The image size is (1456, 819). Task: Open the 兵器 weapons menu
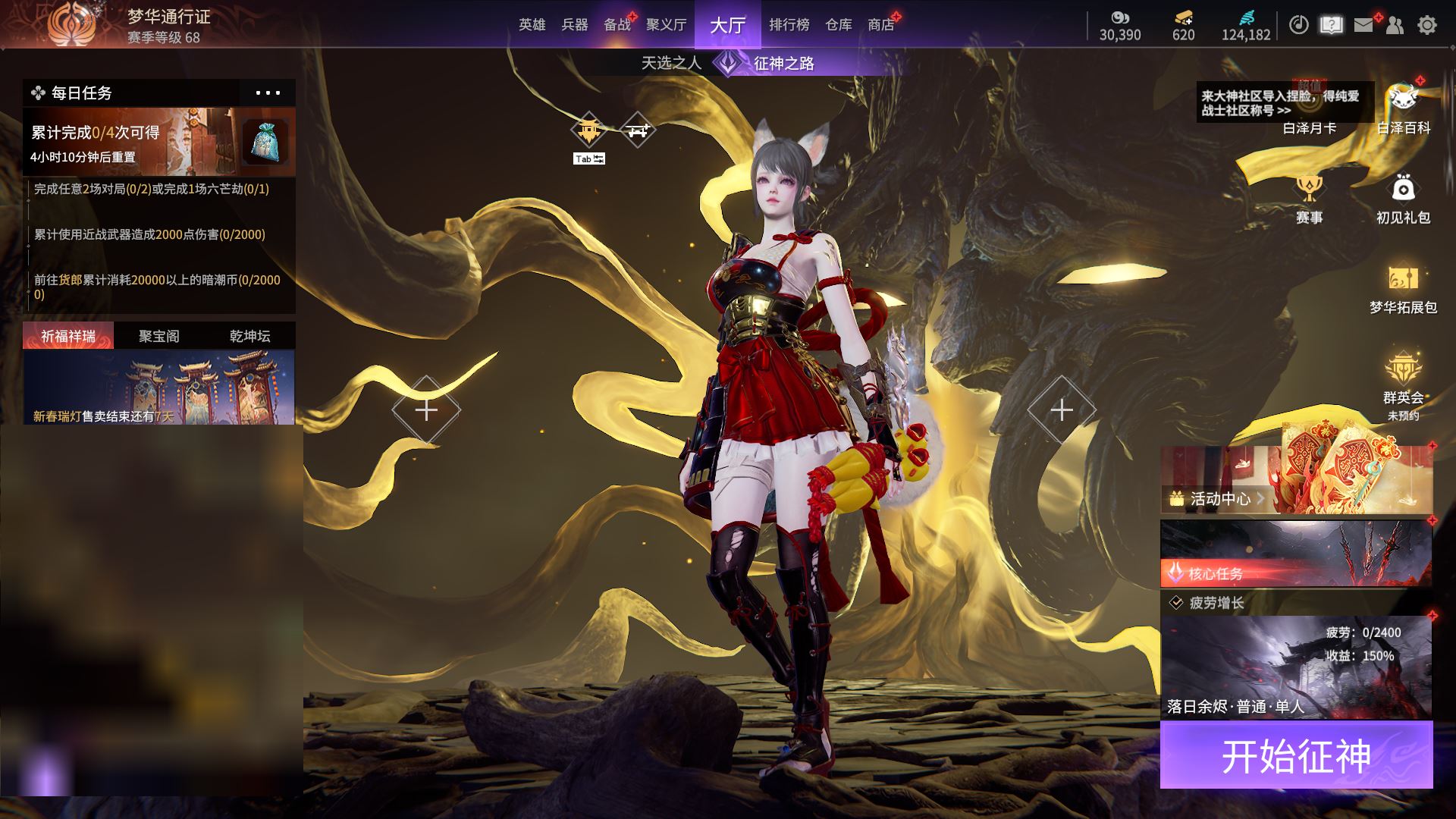[575, 25]
